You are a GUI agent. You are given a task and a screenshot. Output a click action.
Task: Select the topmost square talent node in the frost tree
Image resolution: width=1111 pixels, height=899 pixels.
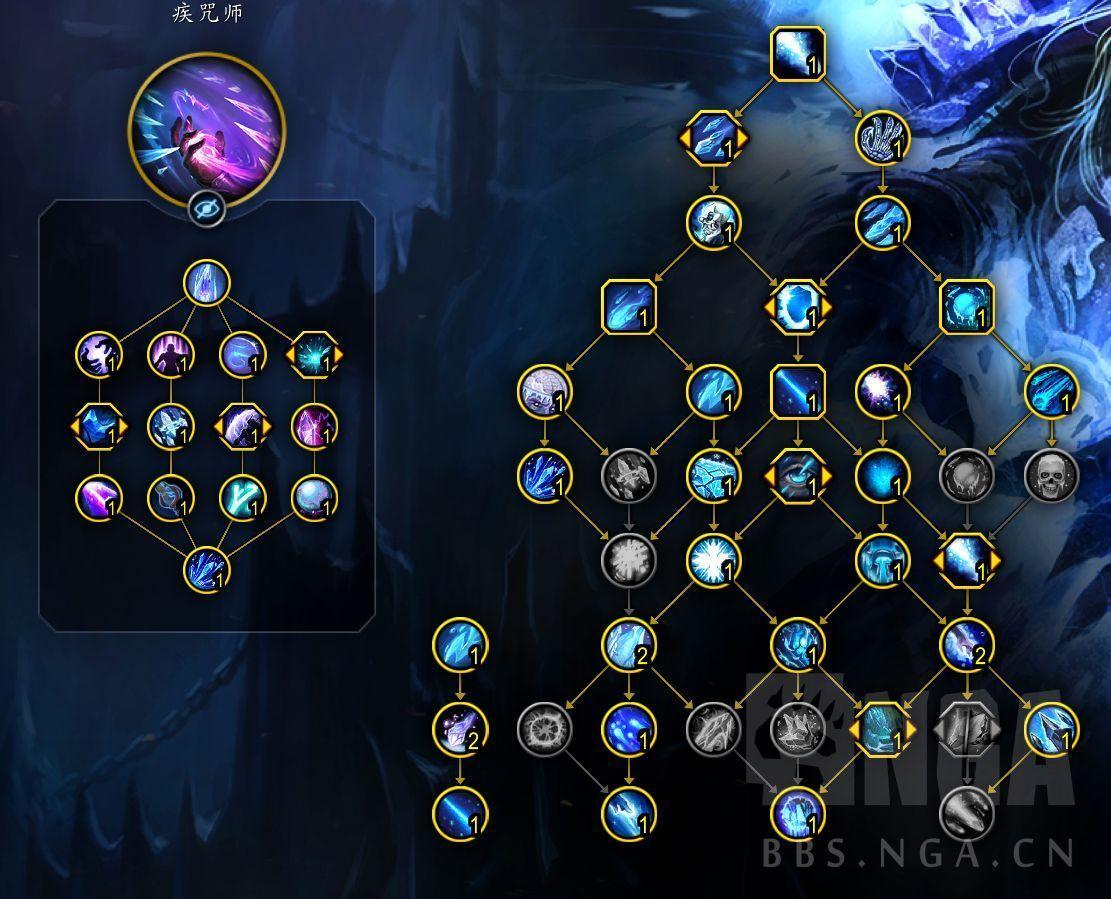pos(798,54)
